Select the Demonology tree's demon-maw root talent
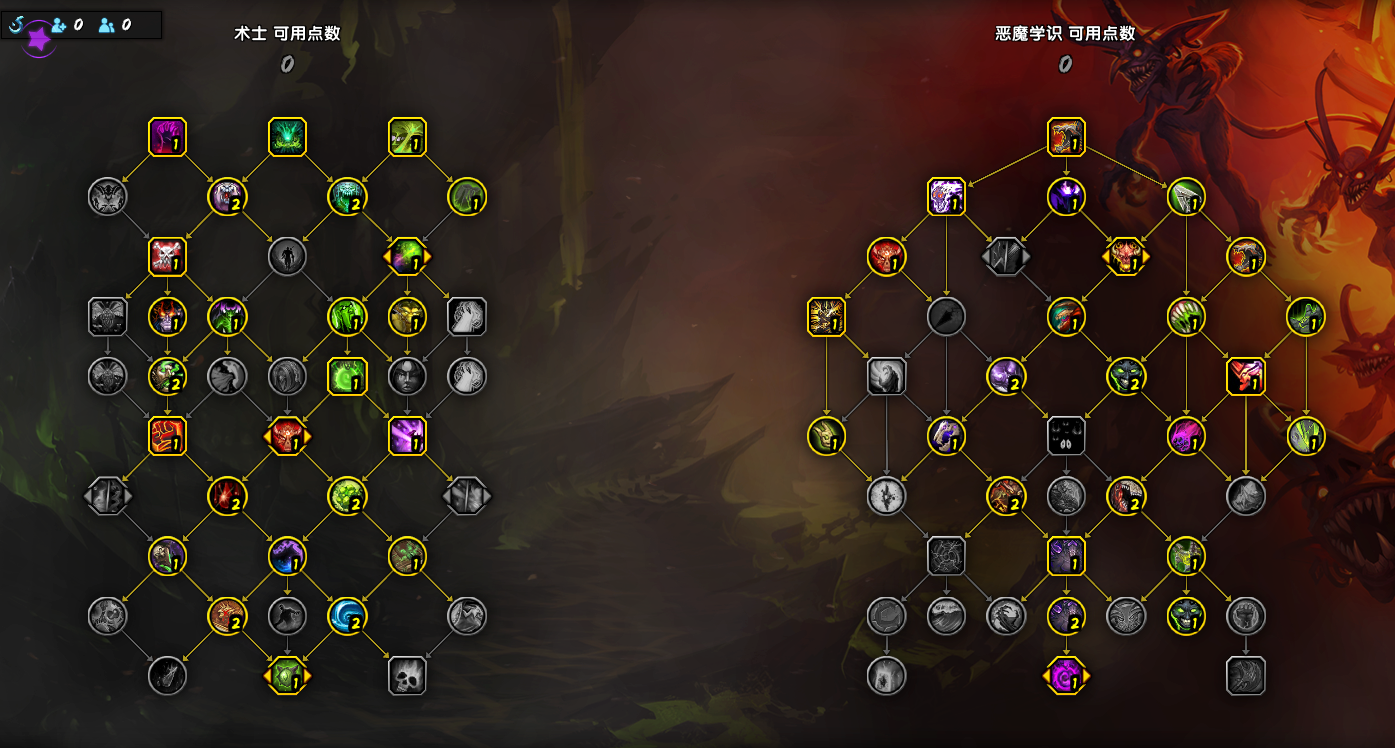The height and width of the screenshot is (748, 1395). pyautogui.click(x=1067, y=137)
